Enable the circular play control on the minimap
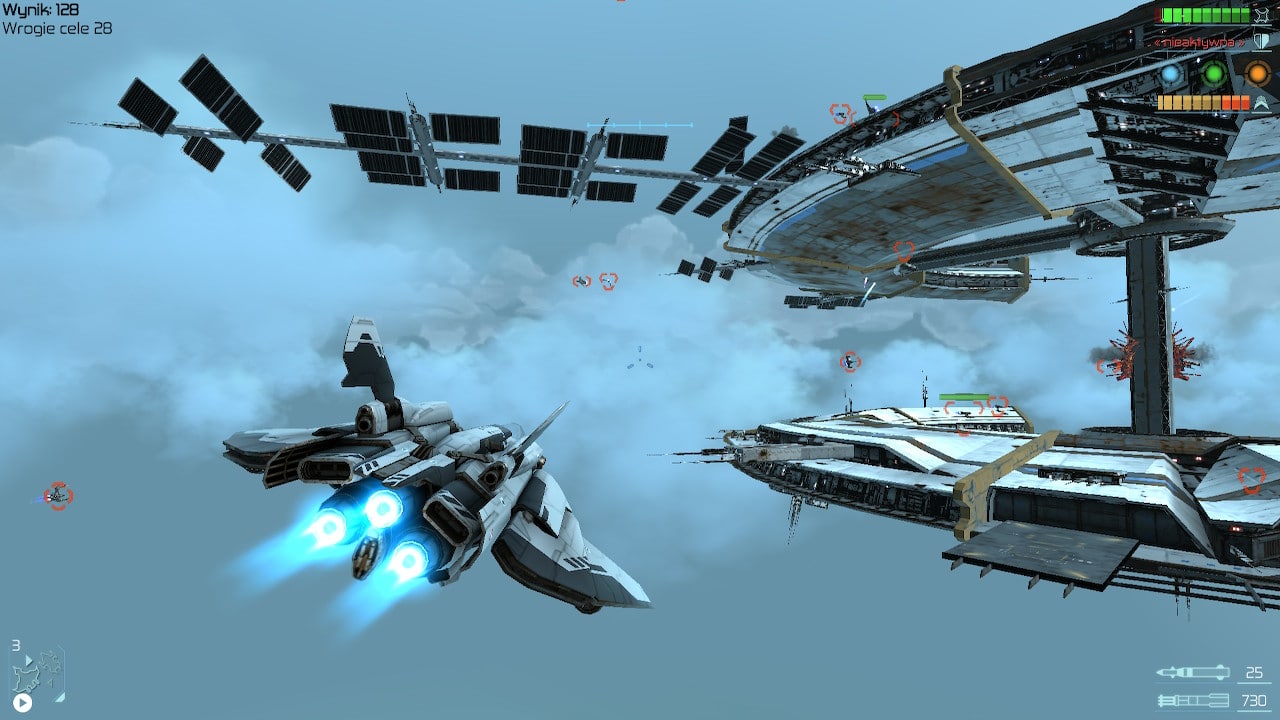This screenshot has height=720, width=1280. (23, 703)
